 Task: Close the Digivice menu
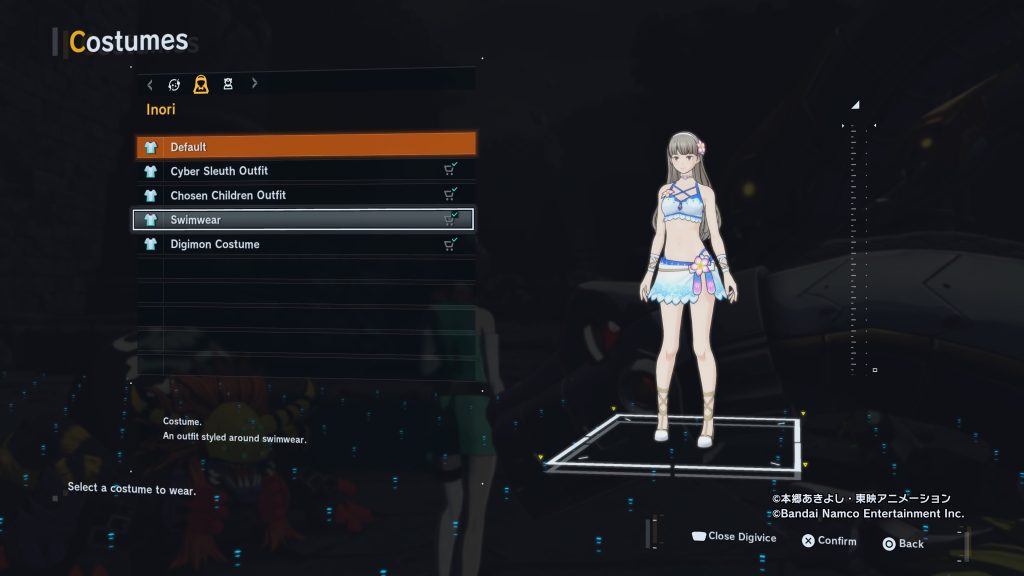click(733, 537)
